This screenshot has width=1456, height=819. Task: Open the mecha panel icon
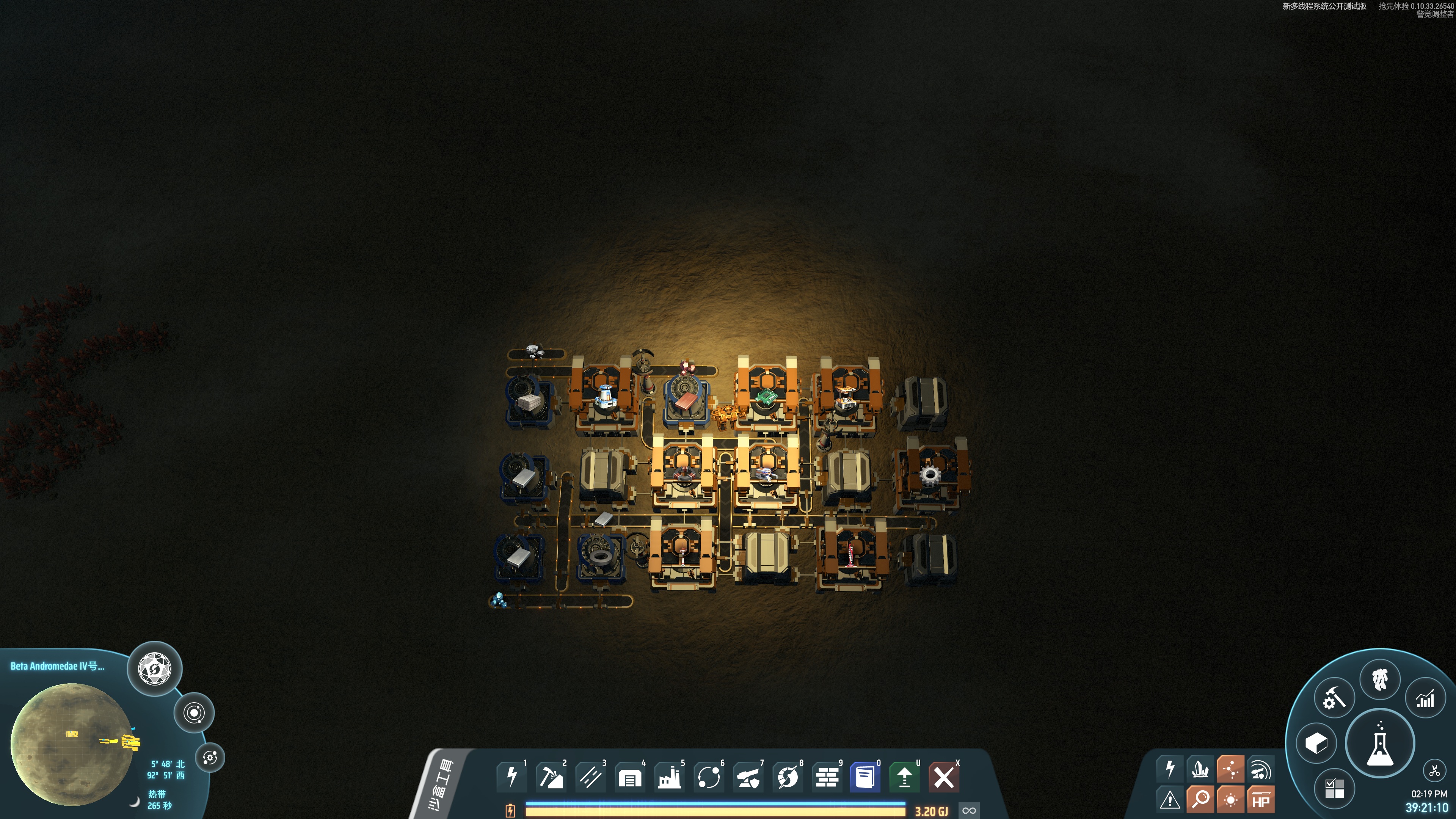1380,679
